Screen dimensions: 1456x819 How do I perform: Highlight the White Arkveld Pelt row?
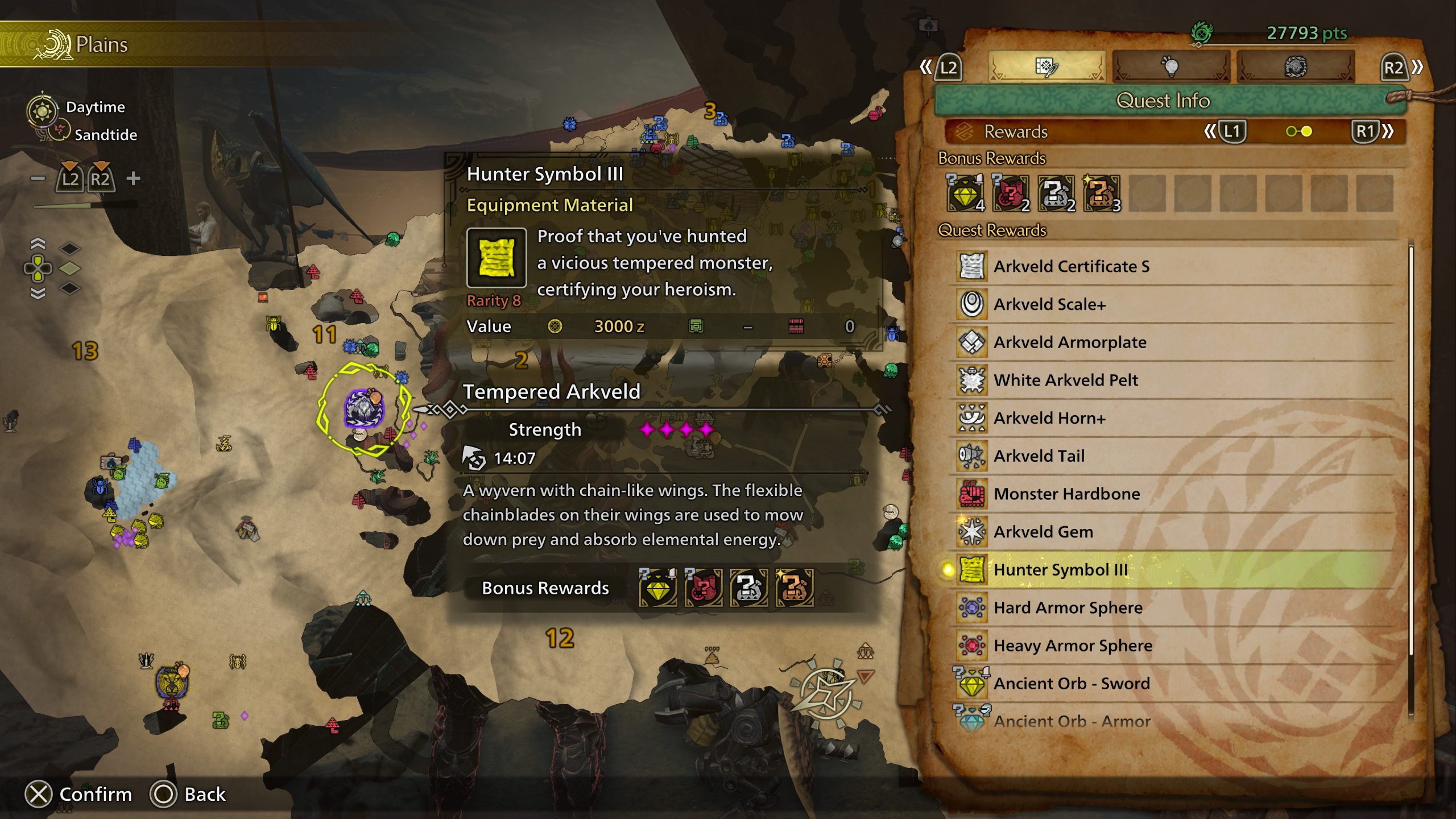(x=1065, y=380)
